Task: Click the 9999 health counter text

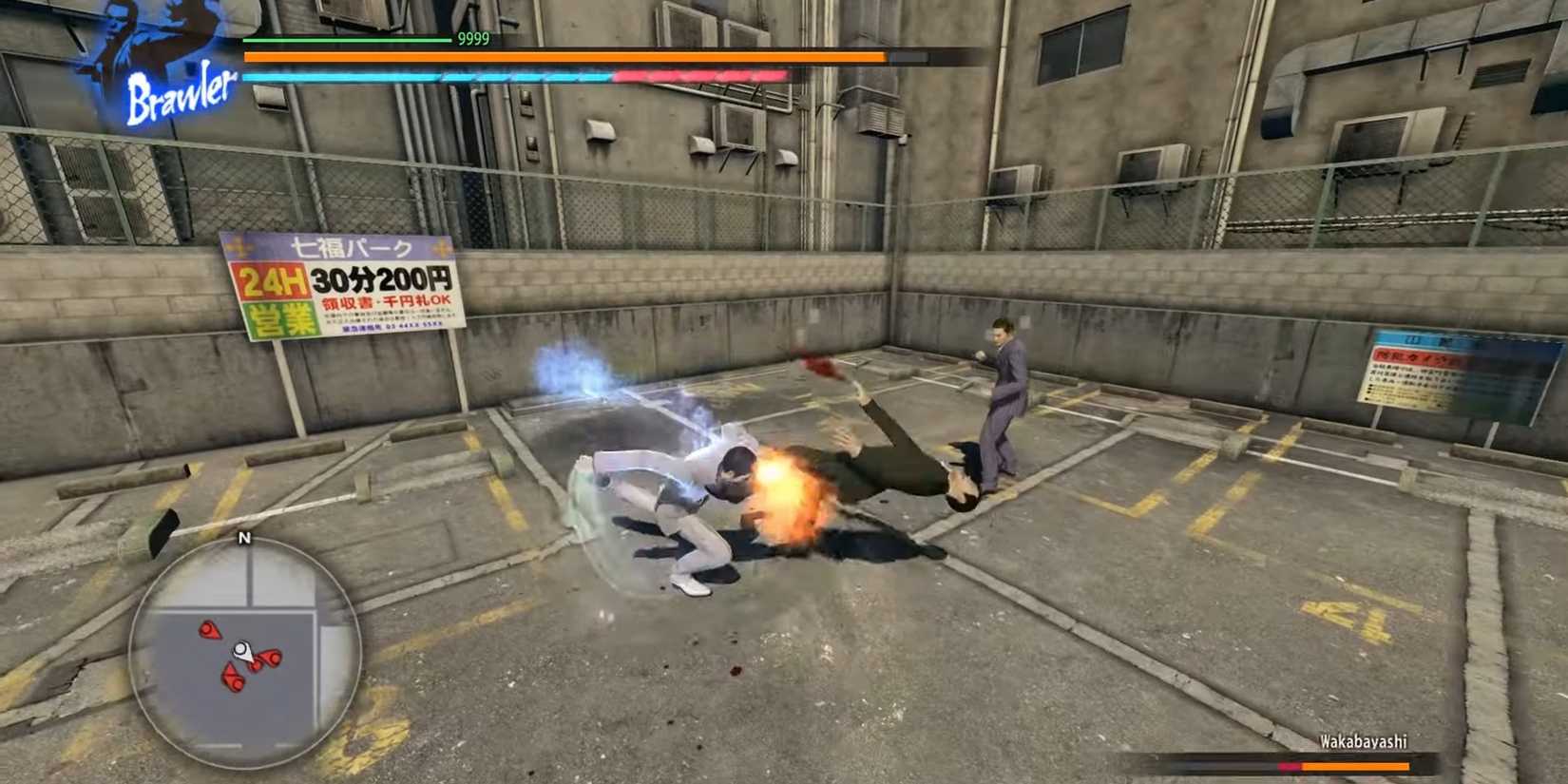Action: pyautogui.click(x=472, y=40)
